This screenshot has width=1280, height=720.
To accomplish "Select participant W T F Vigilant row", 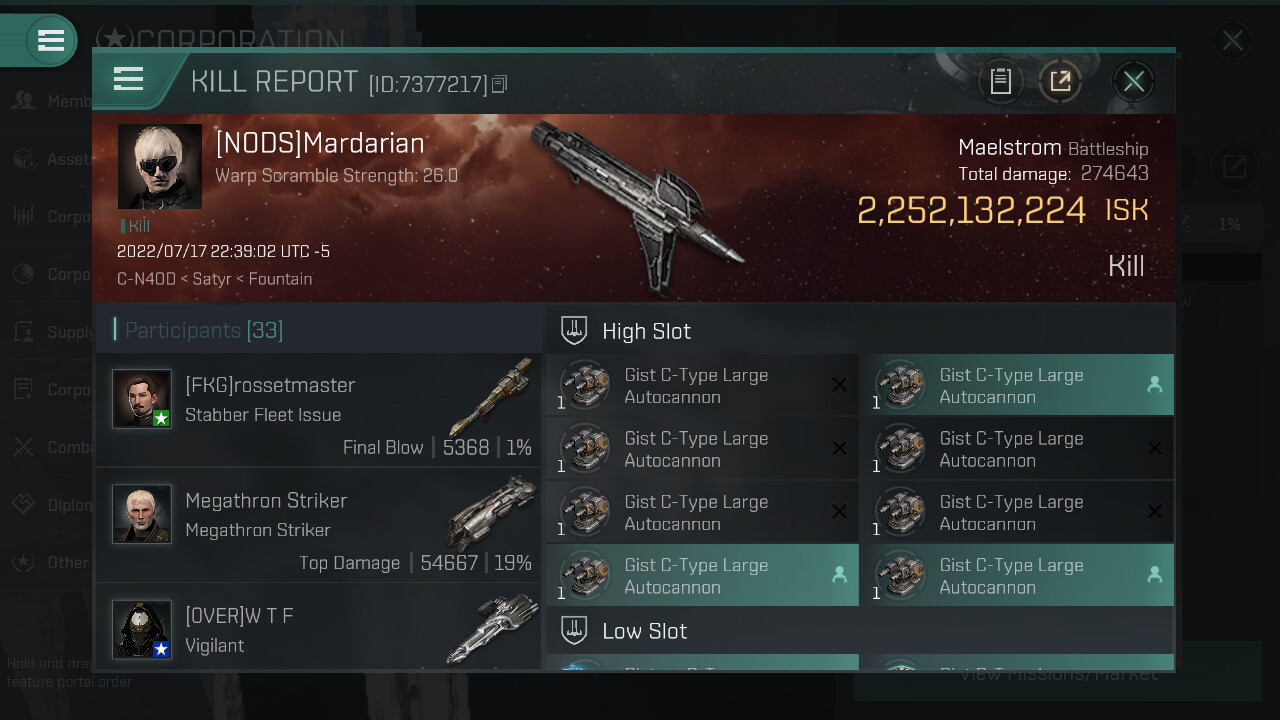I will coord(318,628).
